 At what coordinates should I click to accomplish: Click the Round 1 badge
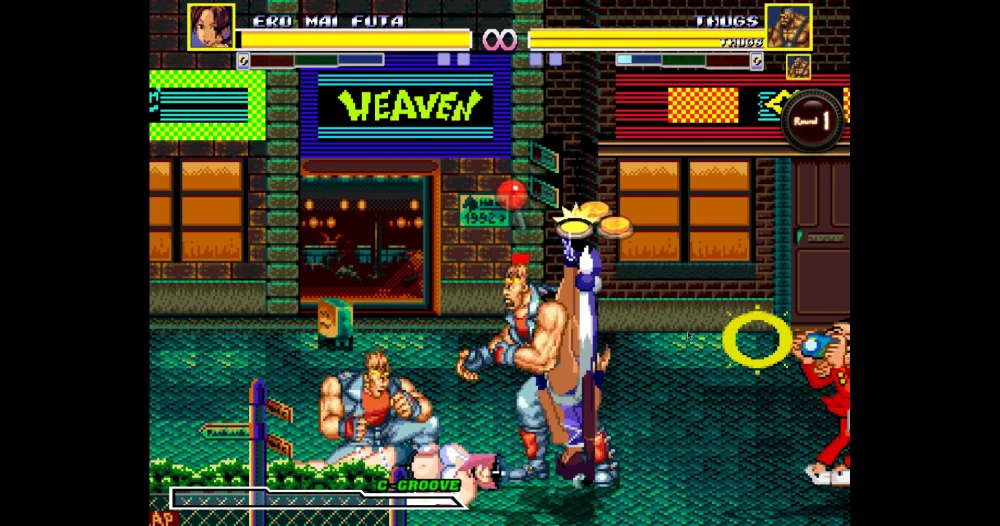click(812, 121)
